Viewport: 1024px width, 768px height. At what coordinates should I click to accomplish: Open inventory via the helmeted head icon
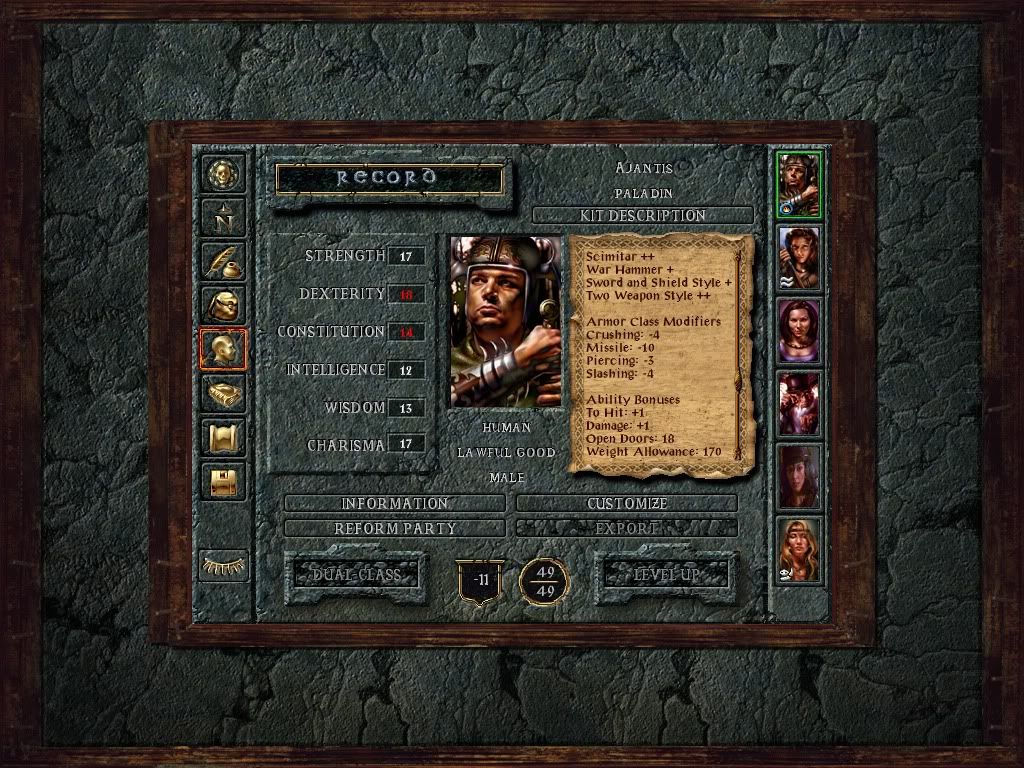pos(223,305)
